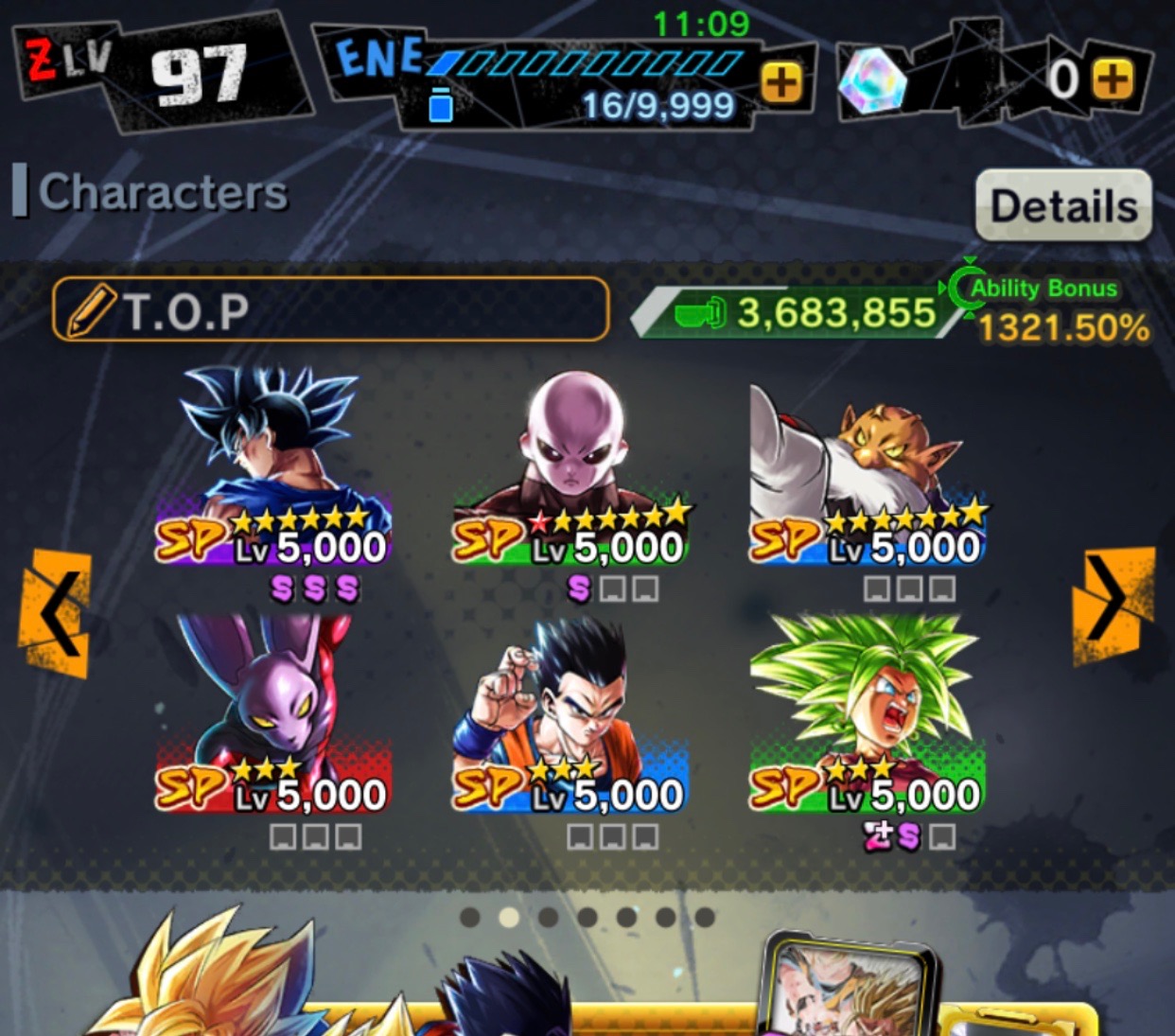
Task: Select the Jiren character tile
Action: click(570, 468)
